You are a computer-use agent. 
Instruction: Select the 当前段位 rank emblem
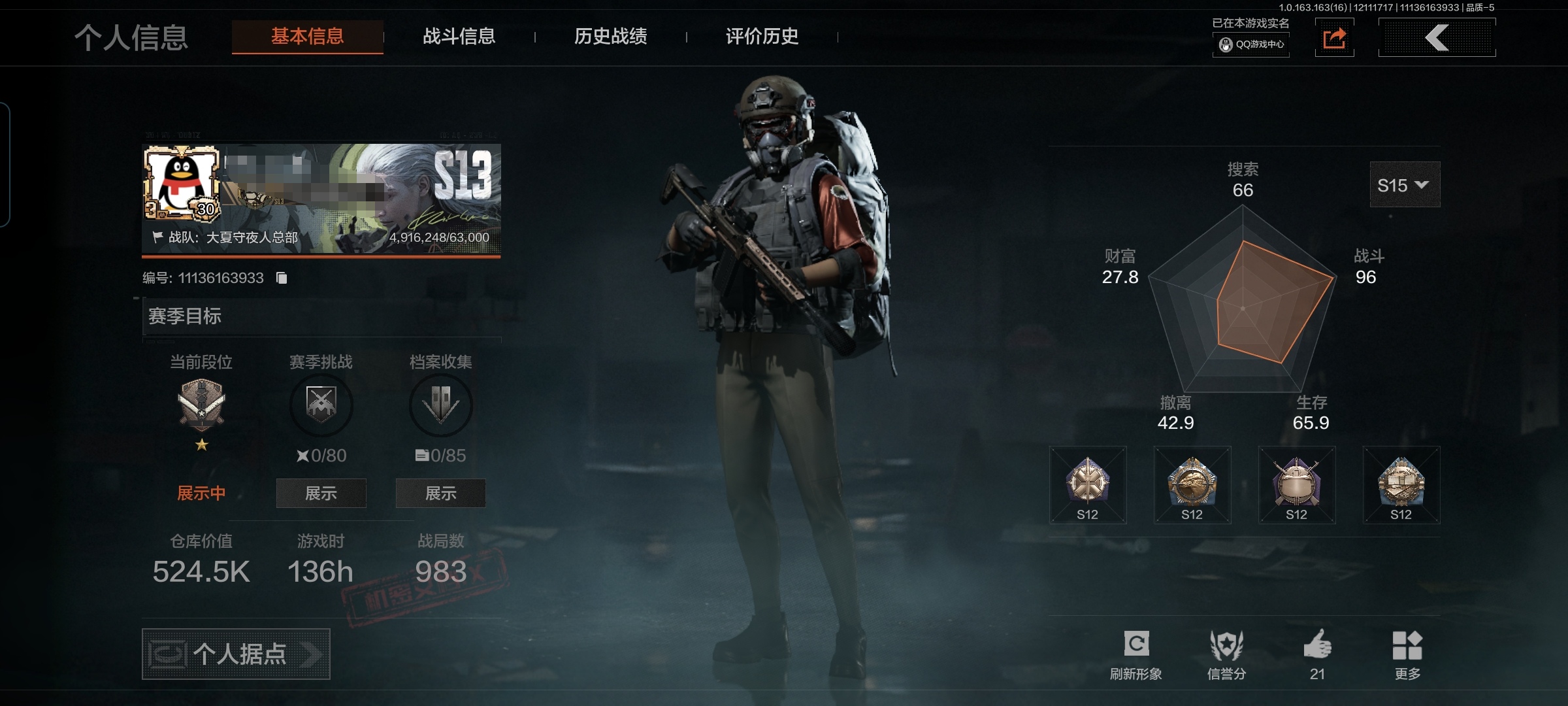[x=201, y=404]
